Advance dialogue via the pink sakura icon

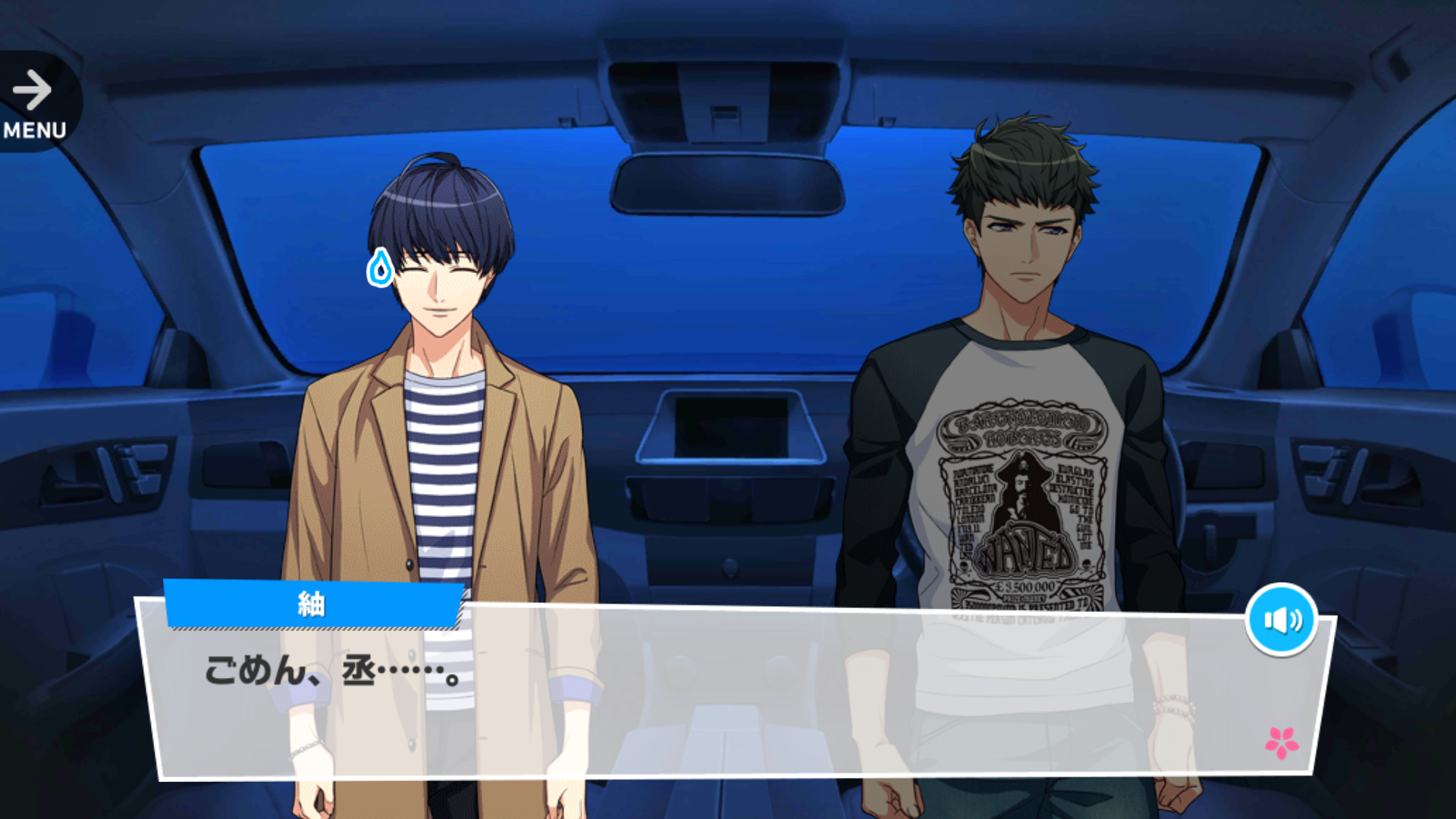1282,742
